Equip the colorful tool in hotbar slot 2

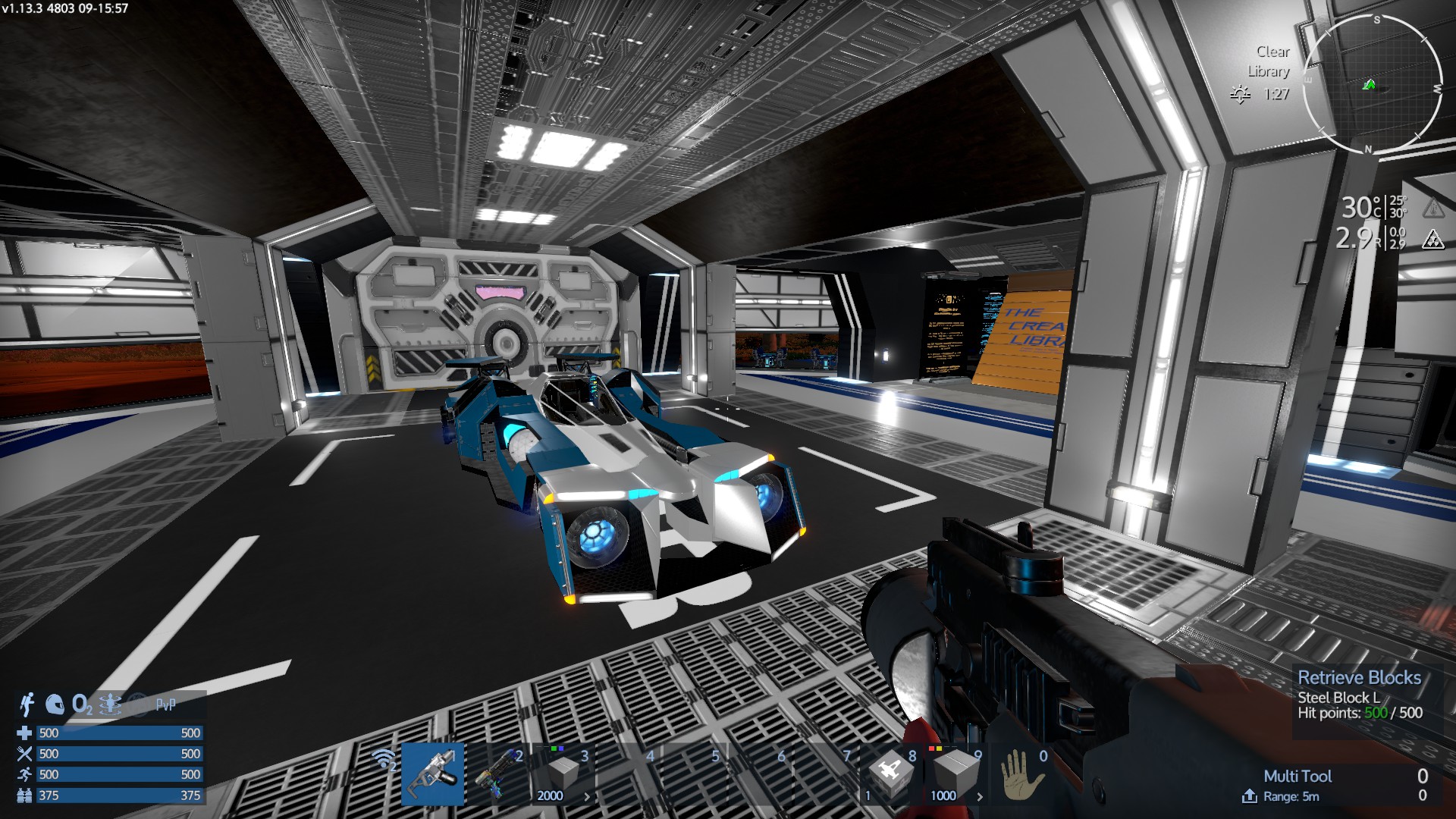(498, 773)
